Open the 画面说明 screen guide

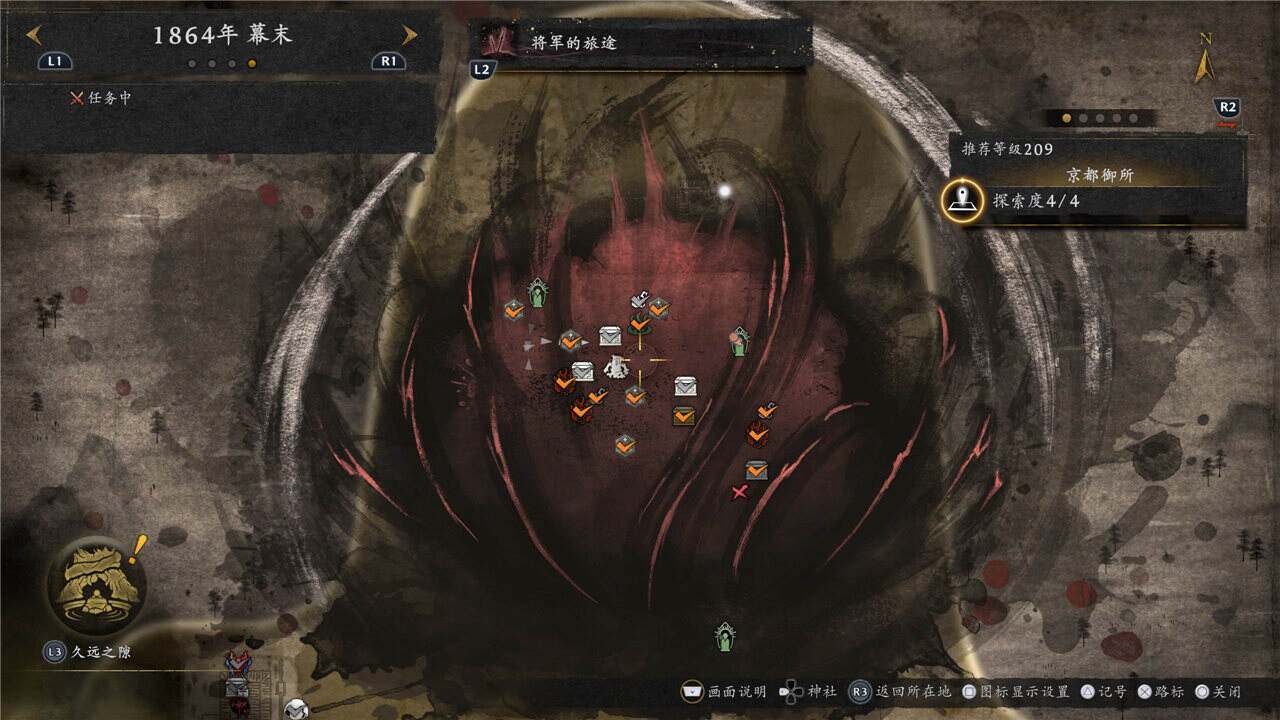pyautogui.click(x=724, y=692)
